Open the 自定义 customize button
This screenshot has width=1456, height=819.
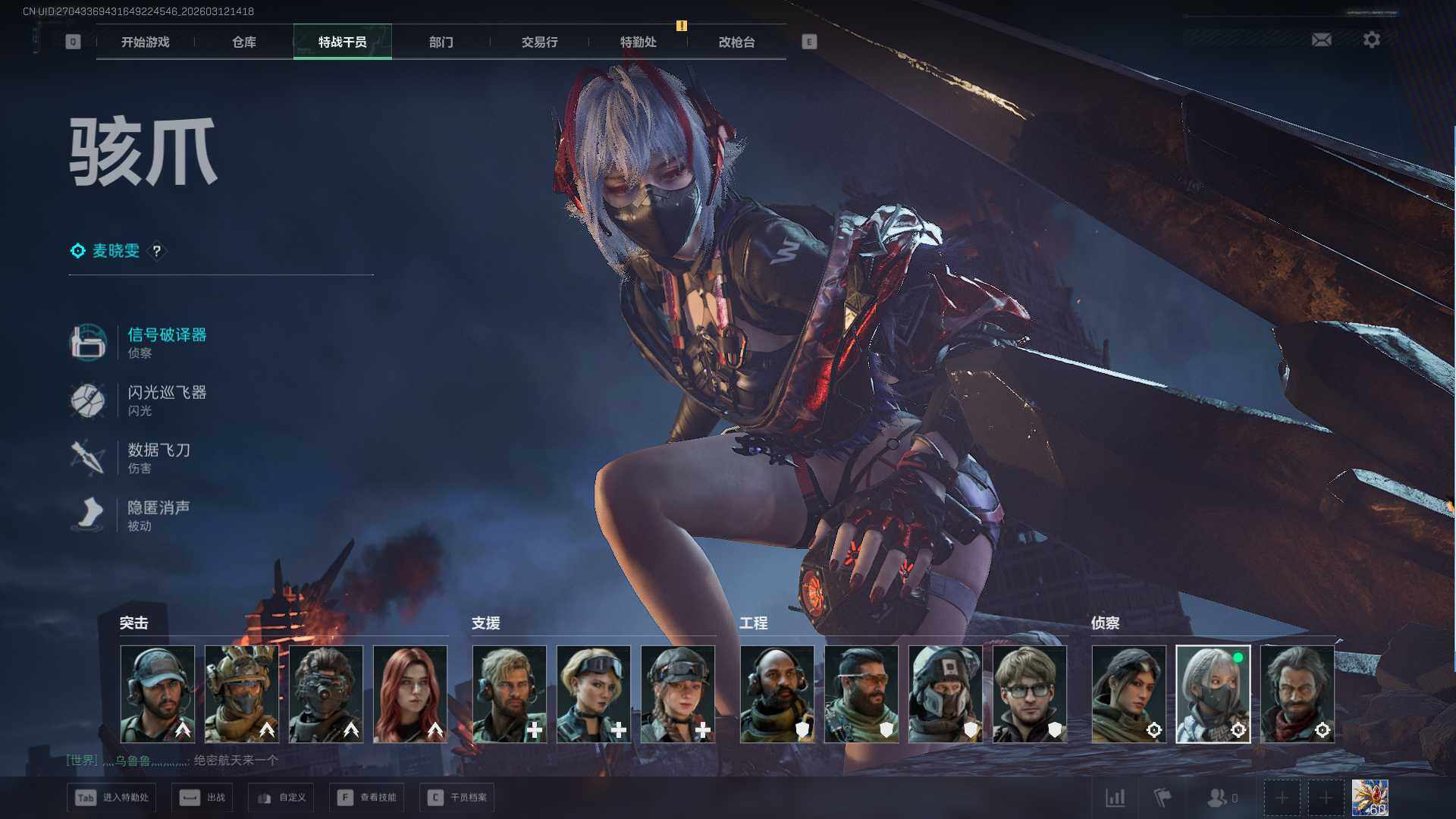(281, 798)
